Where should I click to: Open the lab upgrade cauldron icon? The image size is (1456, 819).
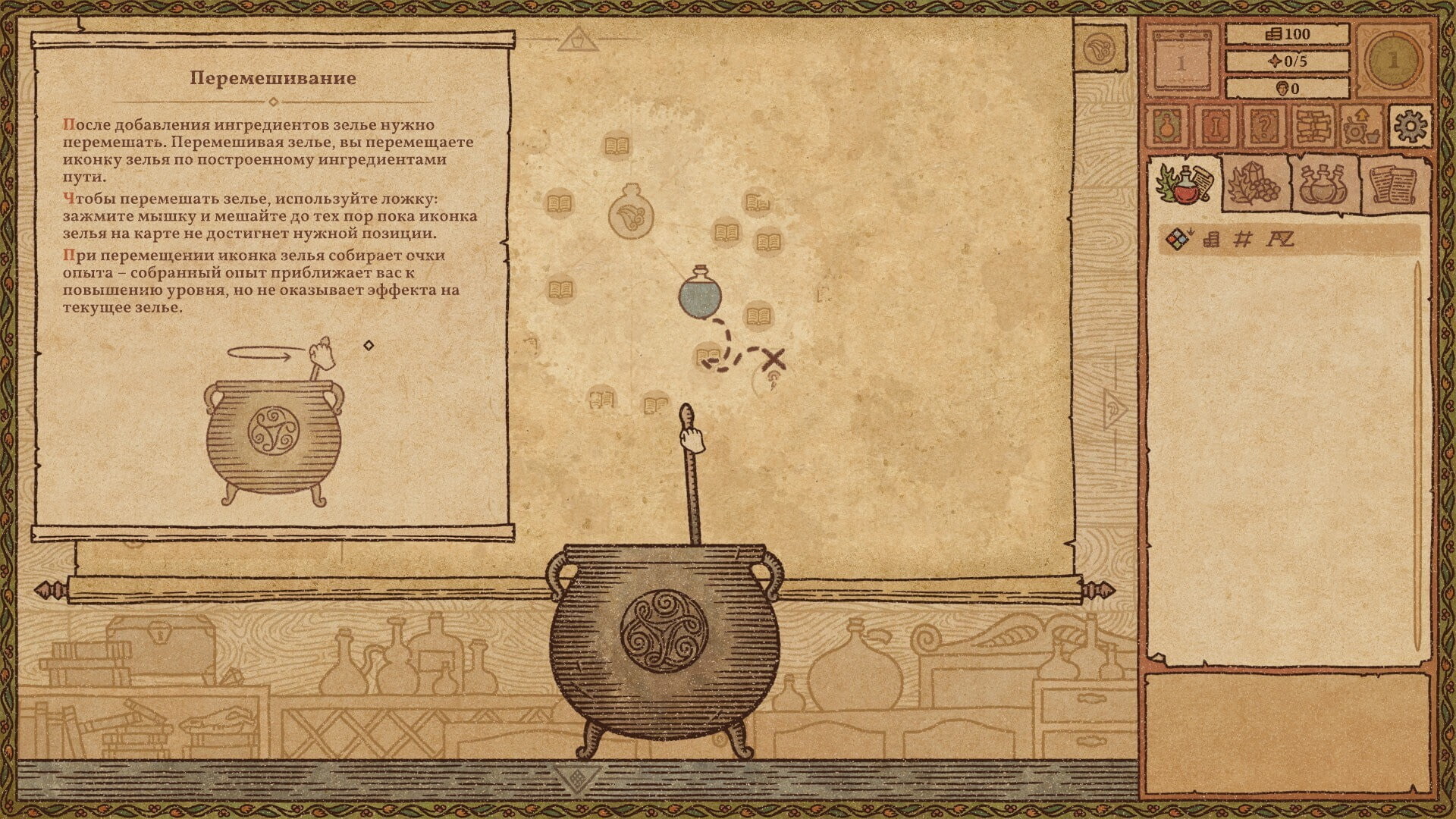click(1360, 127)
